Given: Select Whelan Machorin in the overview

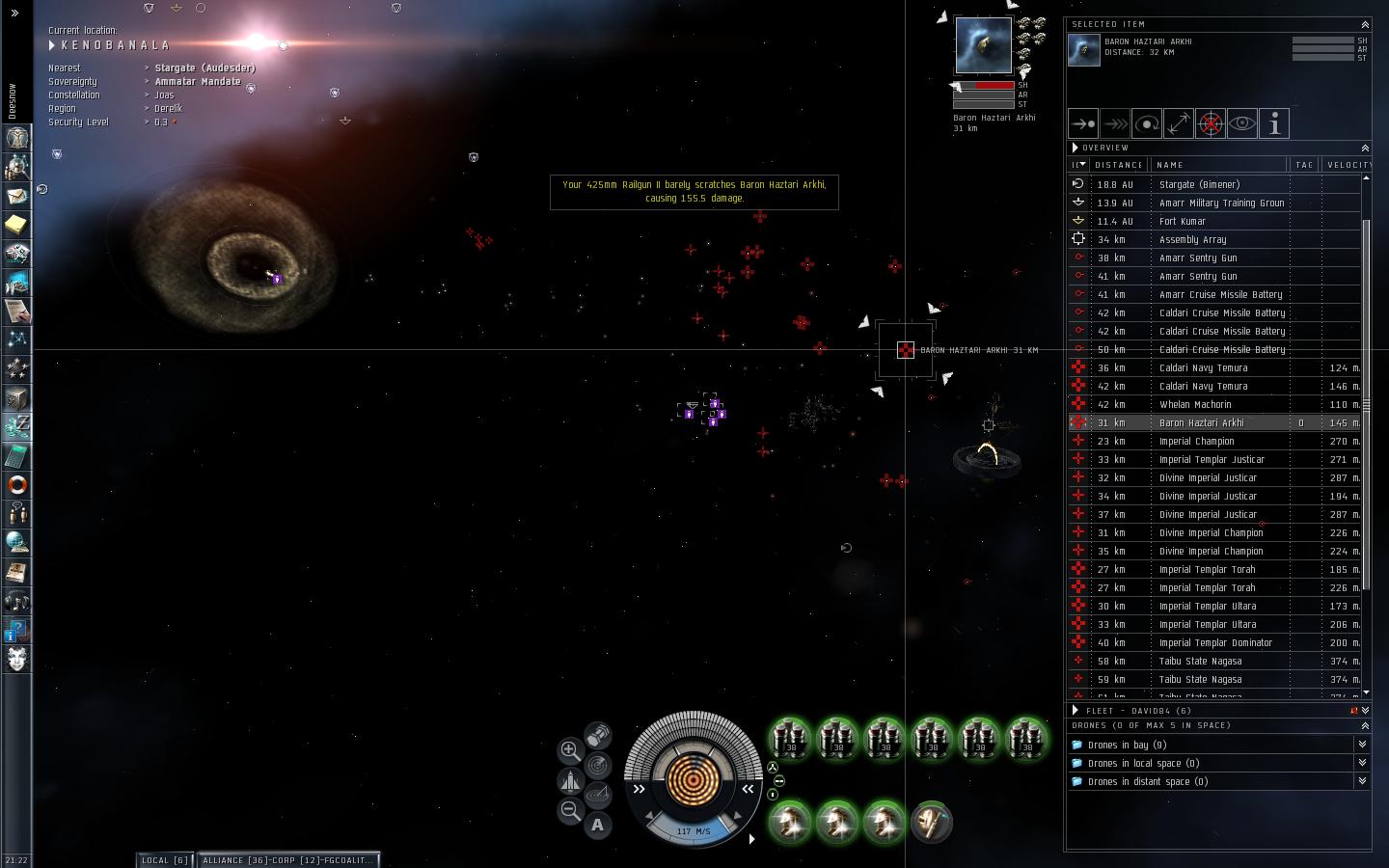Looking at the screenshot, I should pyautogui.click(x=1195, y=405).
